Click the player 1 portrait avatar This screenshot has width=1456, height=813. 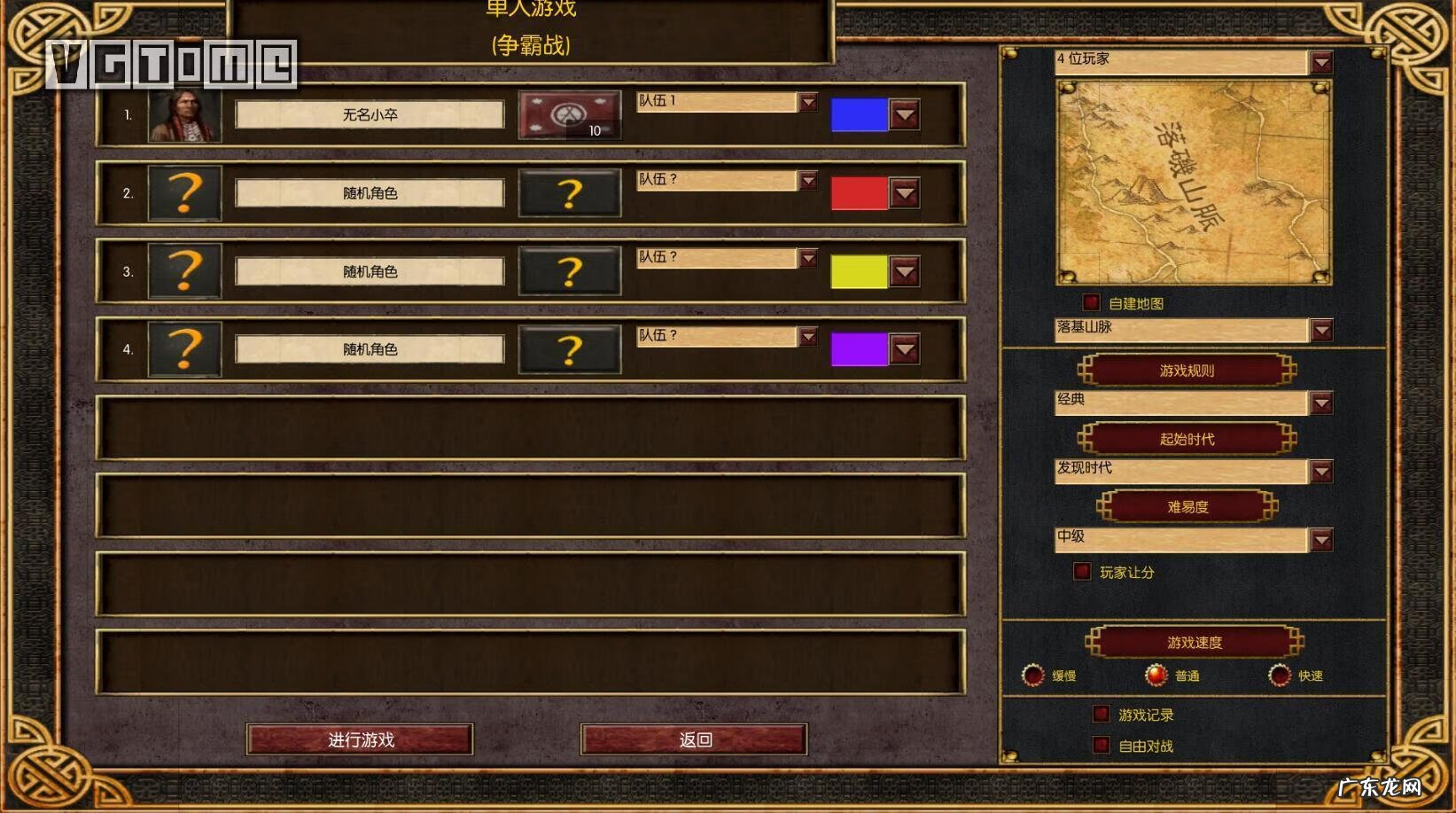pos(183,115)
